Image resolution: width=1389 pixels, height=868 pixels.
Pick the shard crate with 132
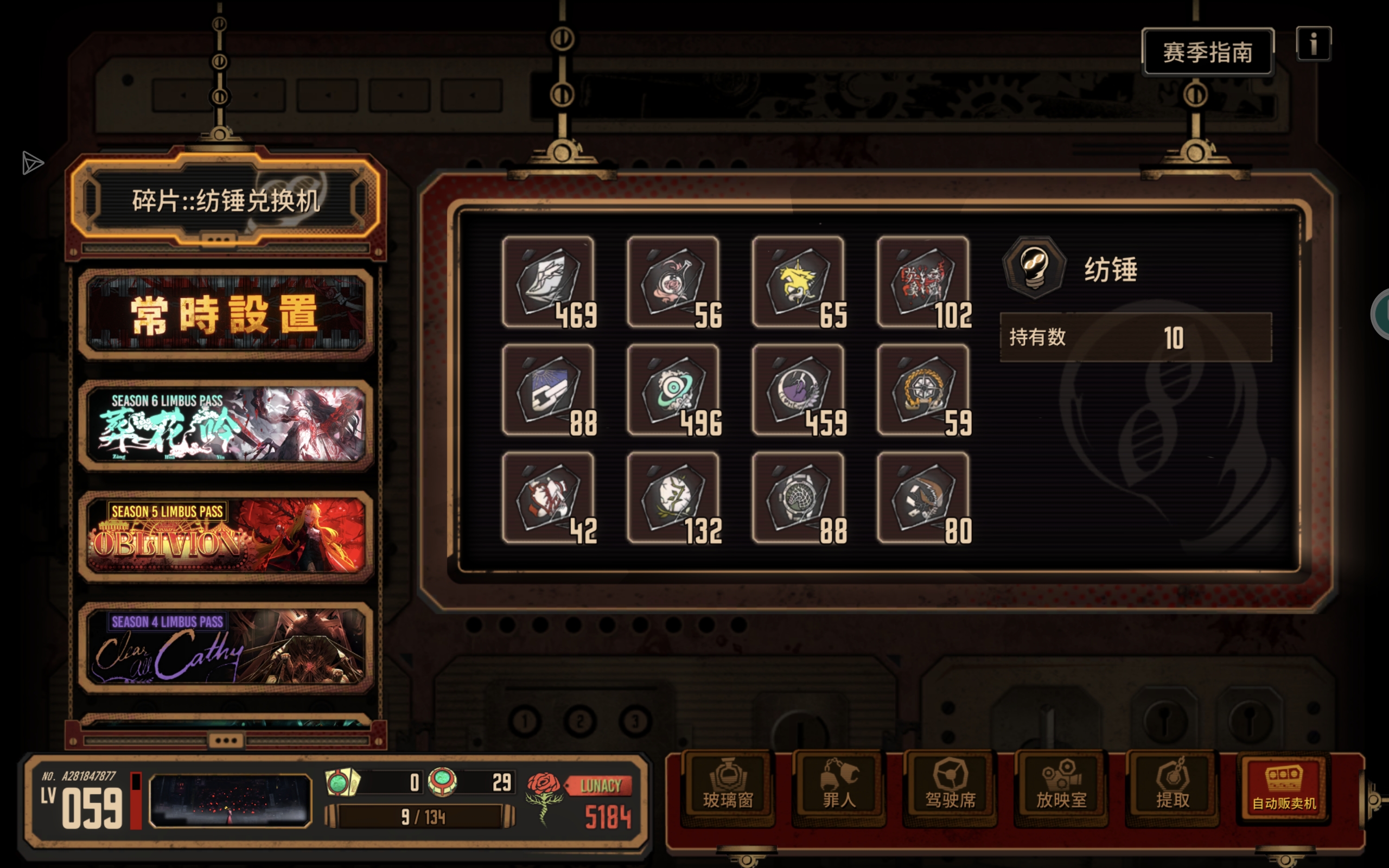pyautogui.click(x=673, y=497)
